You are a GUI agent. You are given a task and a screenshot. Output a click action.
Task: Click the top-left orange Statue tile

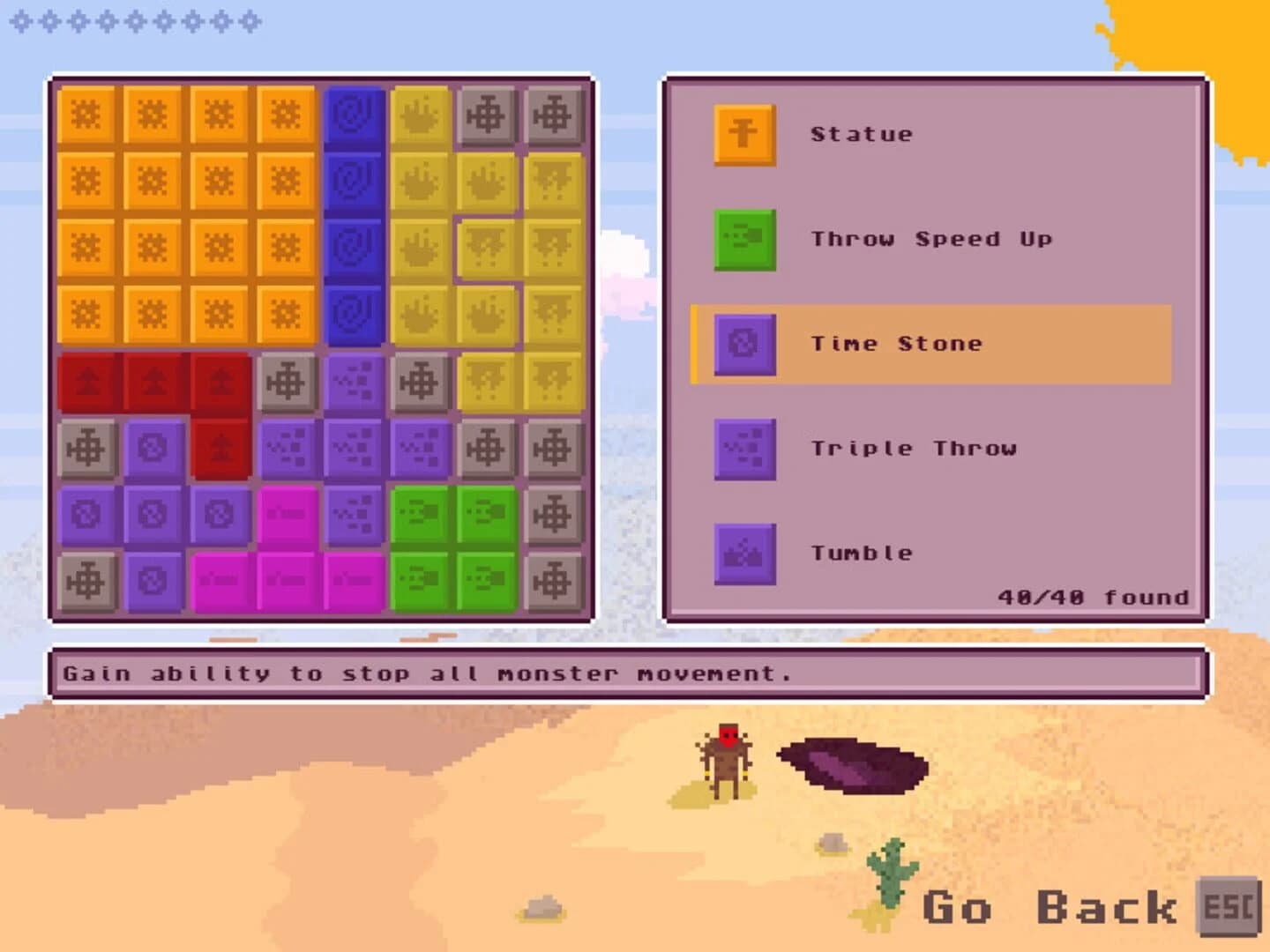point(88,115)
